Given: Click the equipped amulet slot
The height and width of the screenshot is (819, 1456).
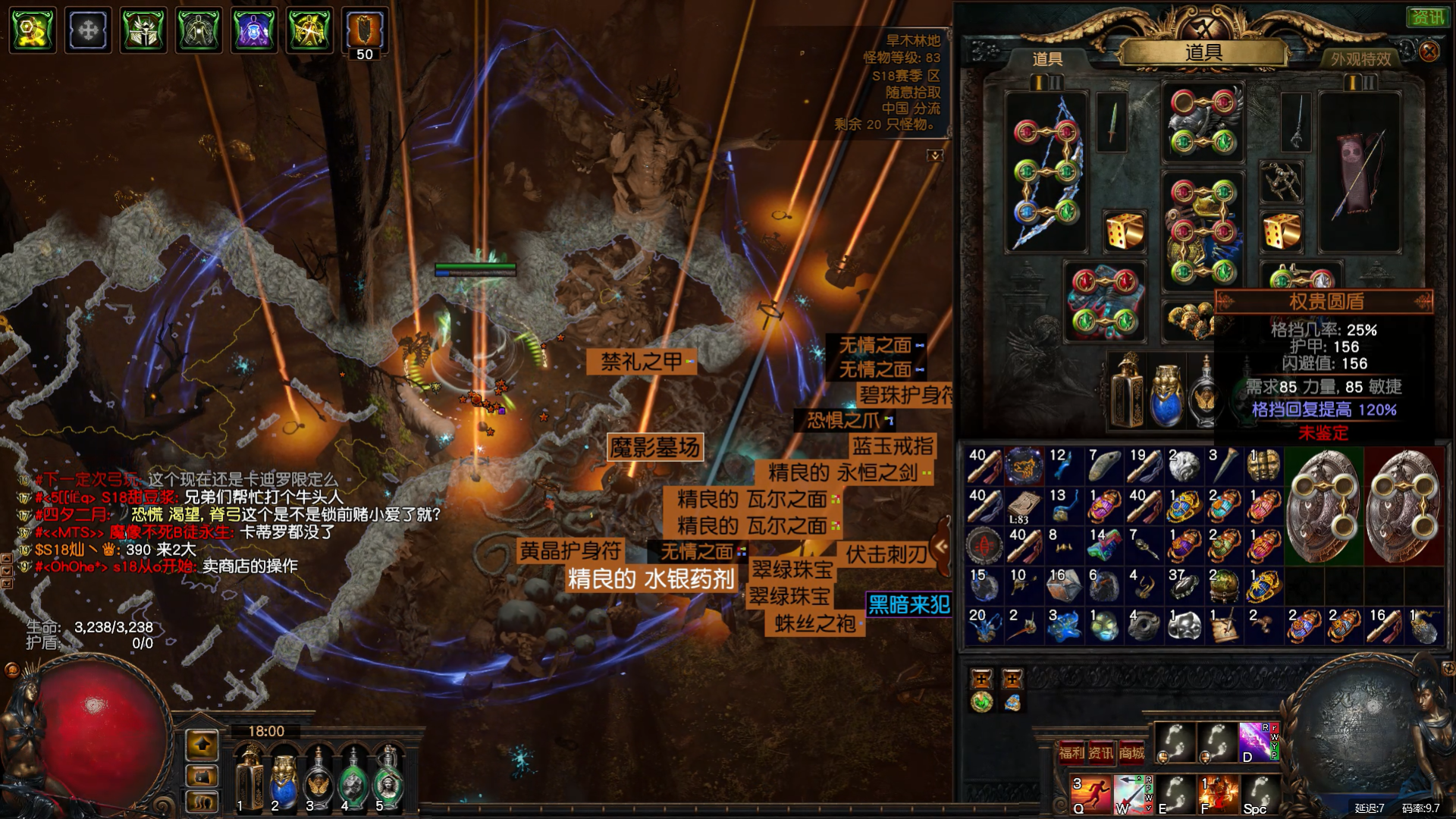Looking at the screenshot, I should (1281, 180).
